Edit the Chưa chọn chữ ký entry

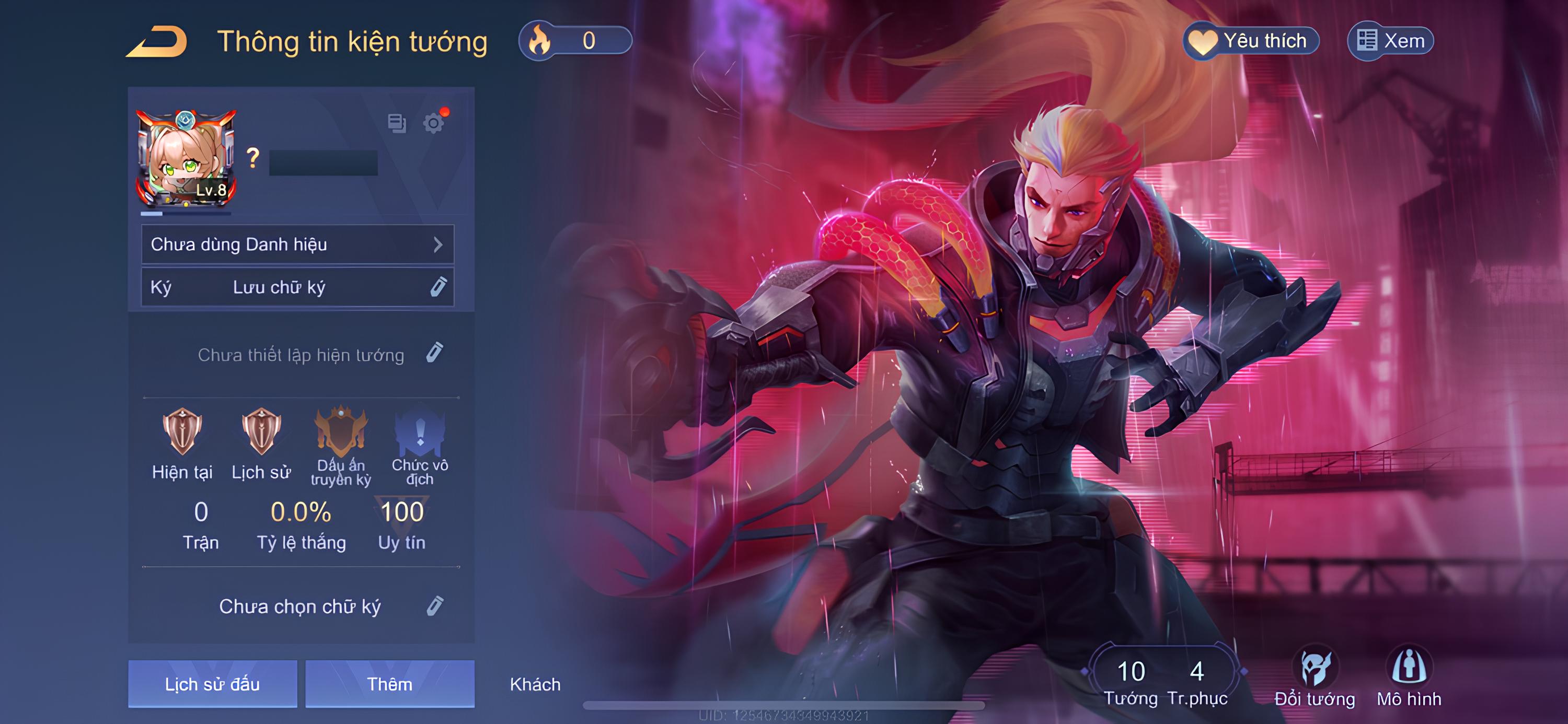coord(435,606)
